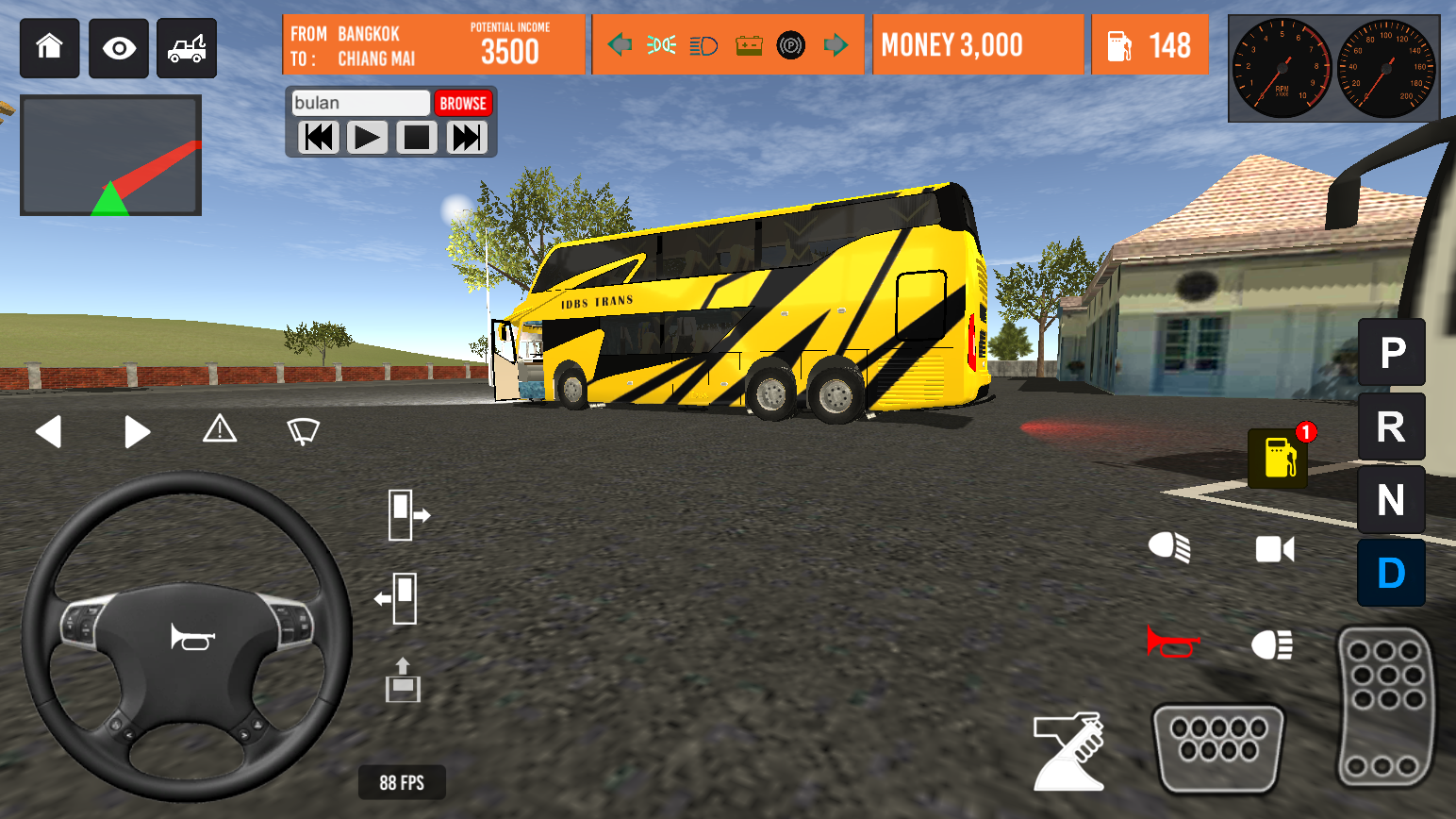Screen dimensions: 1456x819
Task: Select the eye view camera icon
Action: [x=118, y=48]
